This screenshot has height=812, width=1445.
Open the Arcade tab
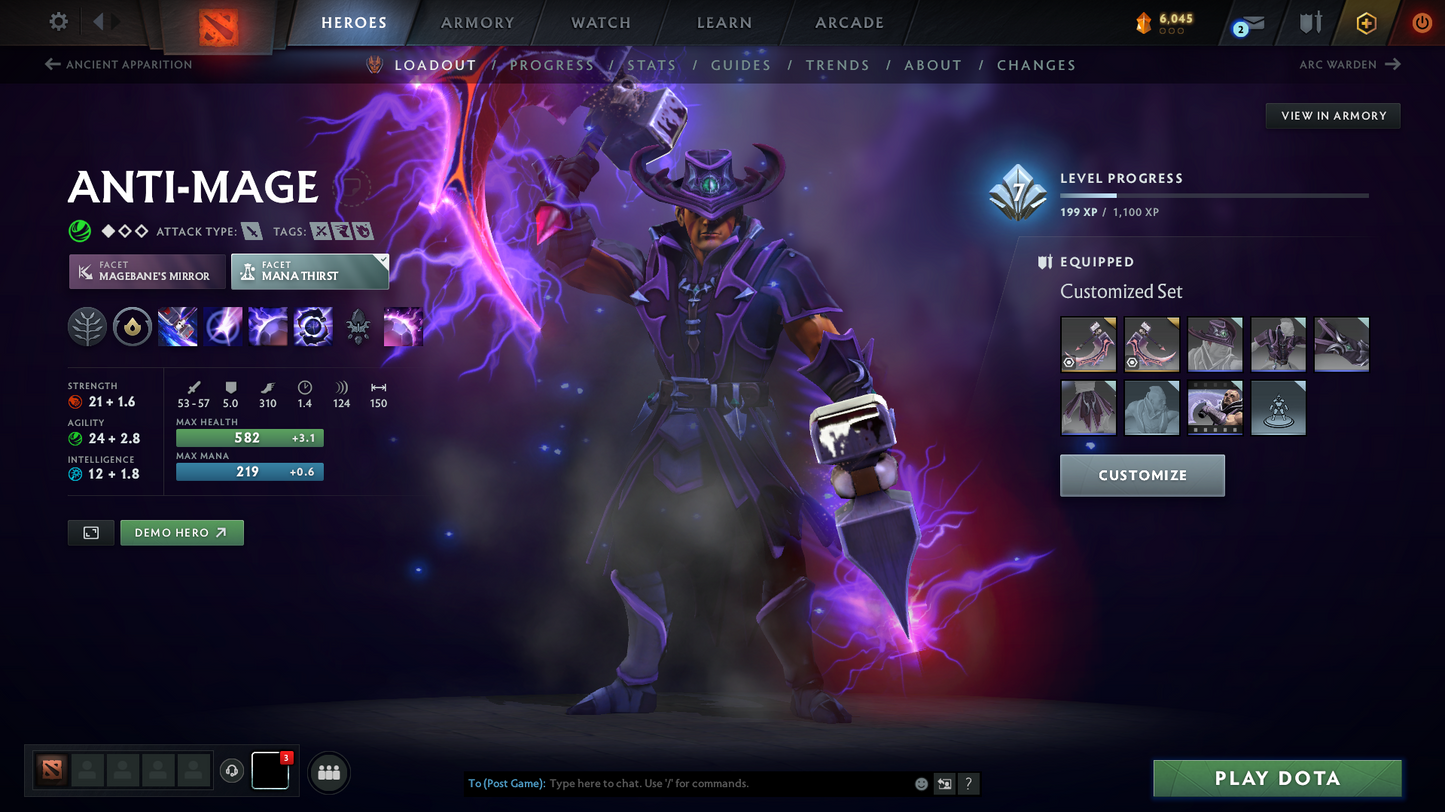pyautogui.click(x=849, y=22)
